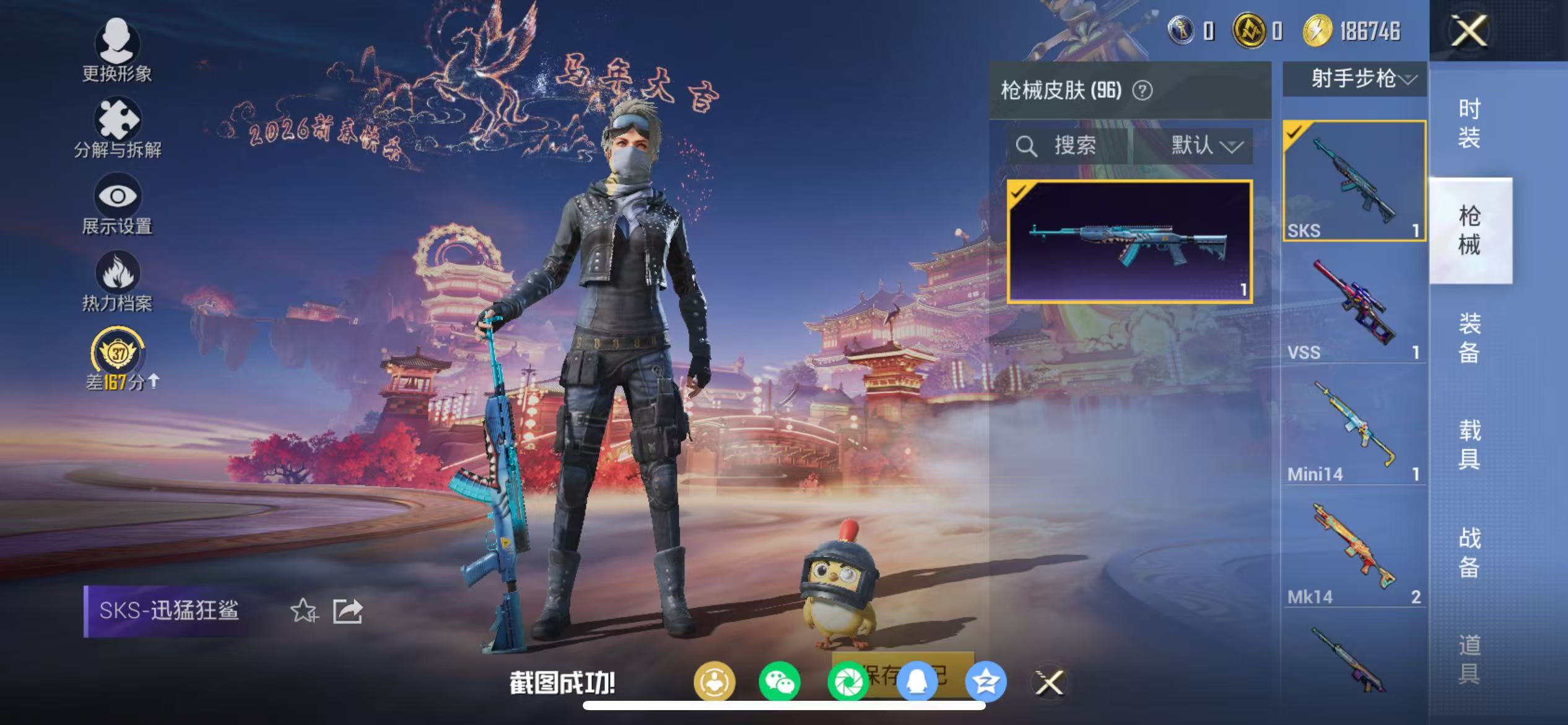Screen dimensions: 1568x725
Task: Share to game friends via yellow icon
Action: pyautogui.click(x=714, y=681)
